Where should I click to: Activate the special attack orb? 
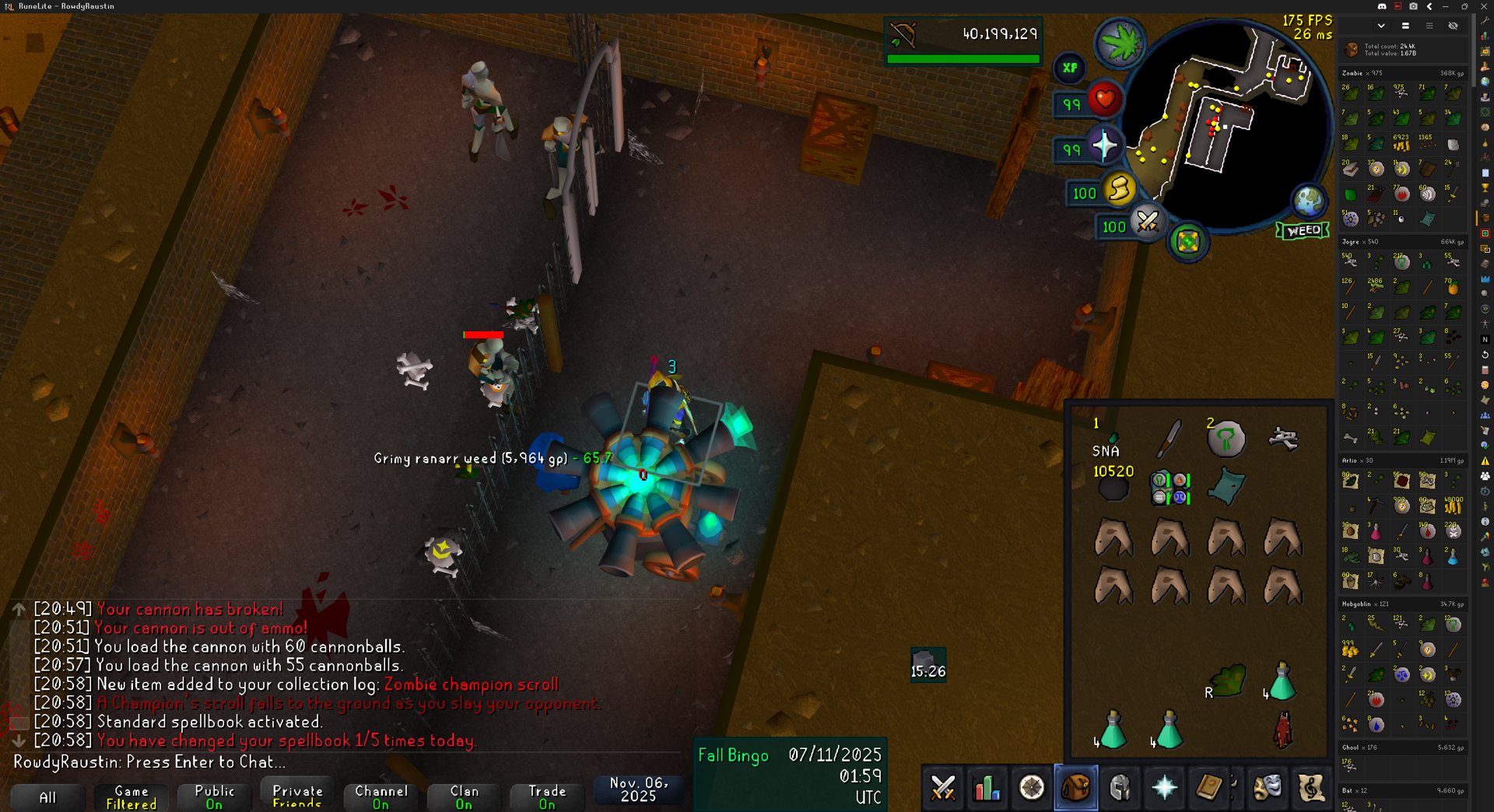(x=1147, y=223)
